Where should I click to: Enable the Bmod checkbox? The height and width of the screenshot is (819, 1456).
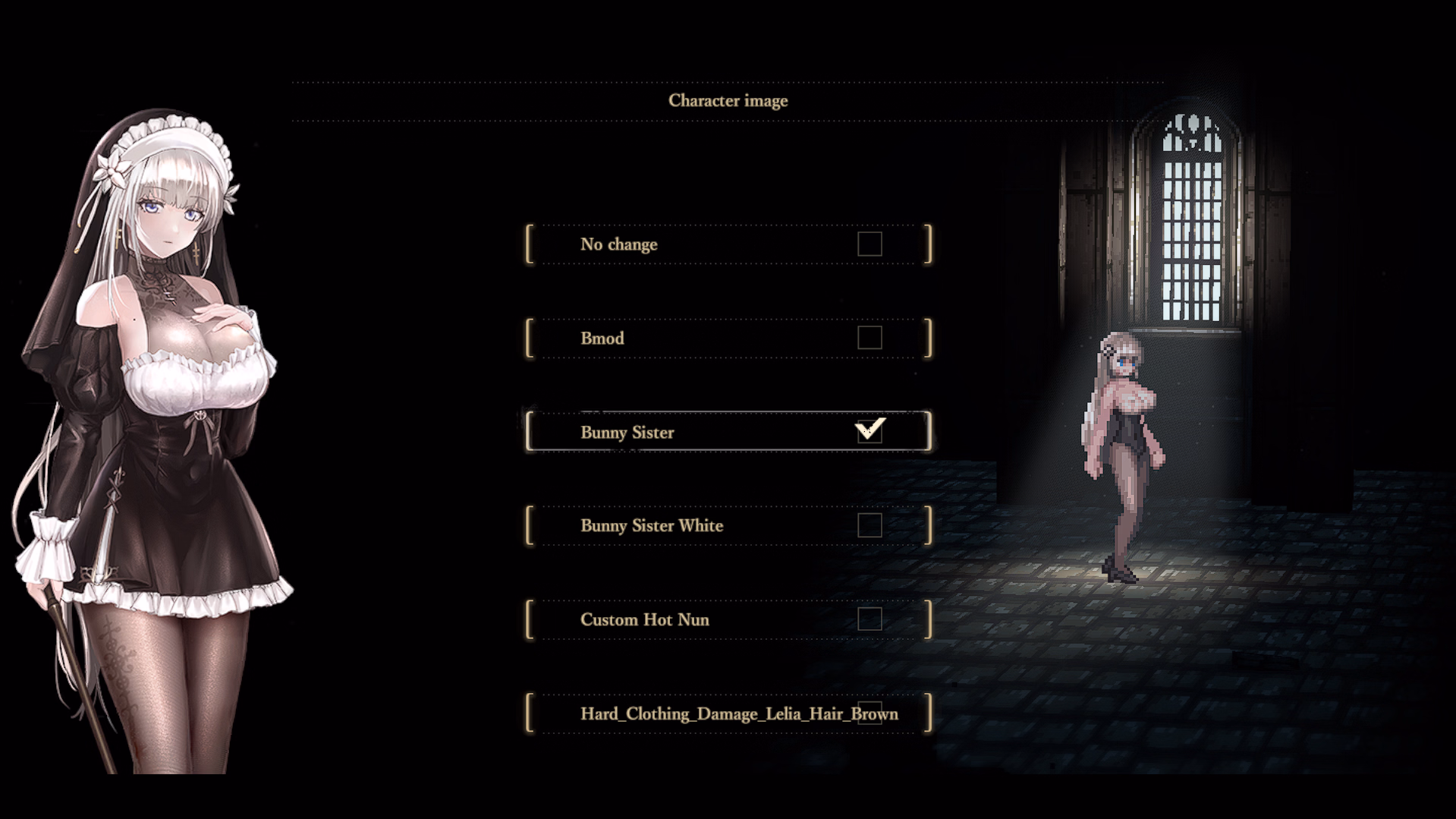pos(870,338)
